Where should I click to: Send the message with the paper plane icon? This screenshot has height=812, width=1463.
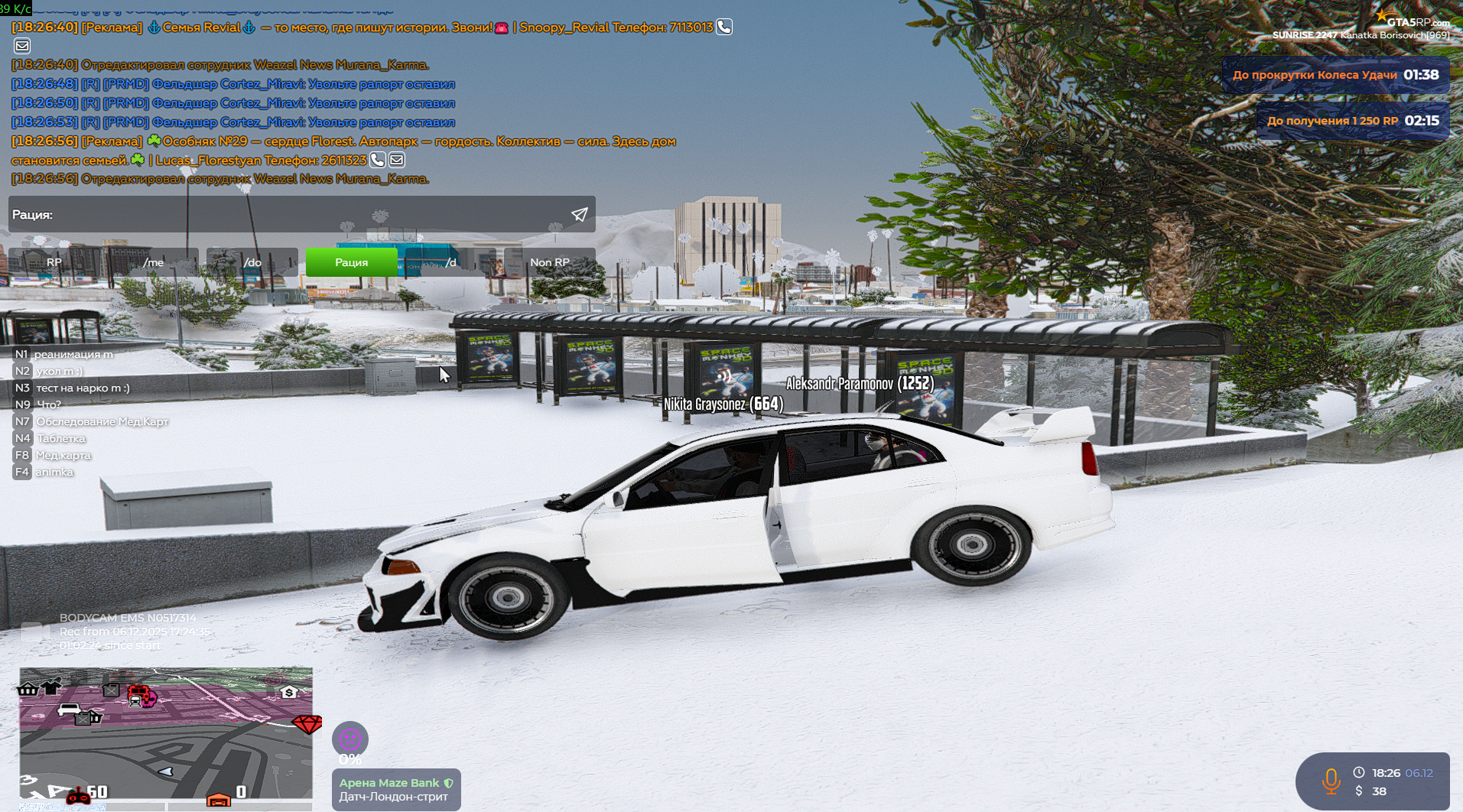(580, 215)
